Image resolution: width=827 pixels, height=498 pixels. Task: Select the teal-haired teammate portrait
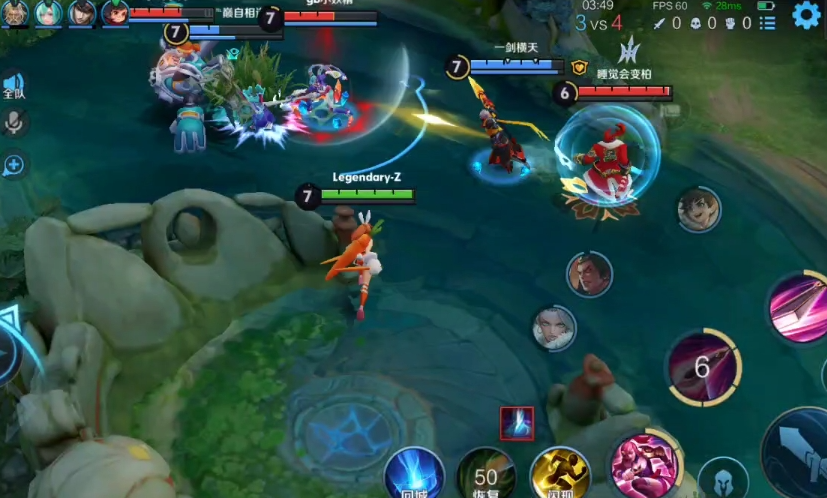pyautogui.click(x=48, y=13)
